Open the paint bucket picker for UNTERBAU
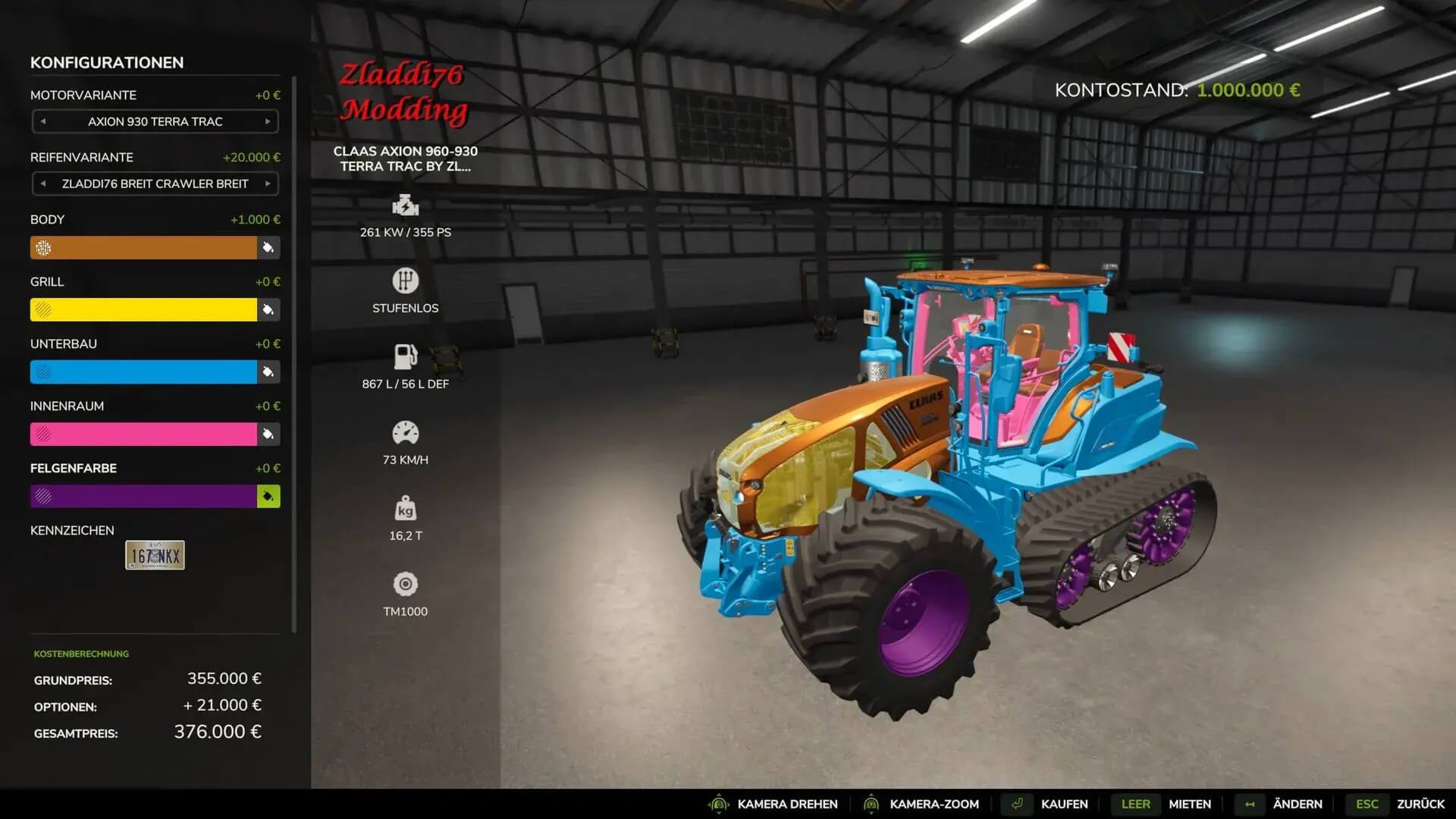Screen dimensions: 1456x819 pos(267,372)
